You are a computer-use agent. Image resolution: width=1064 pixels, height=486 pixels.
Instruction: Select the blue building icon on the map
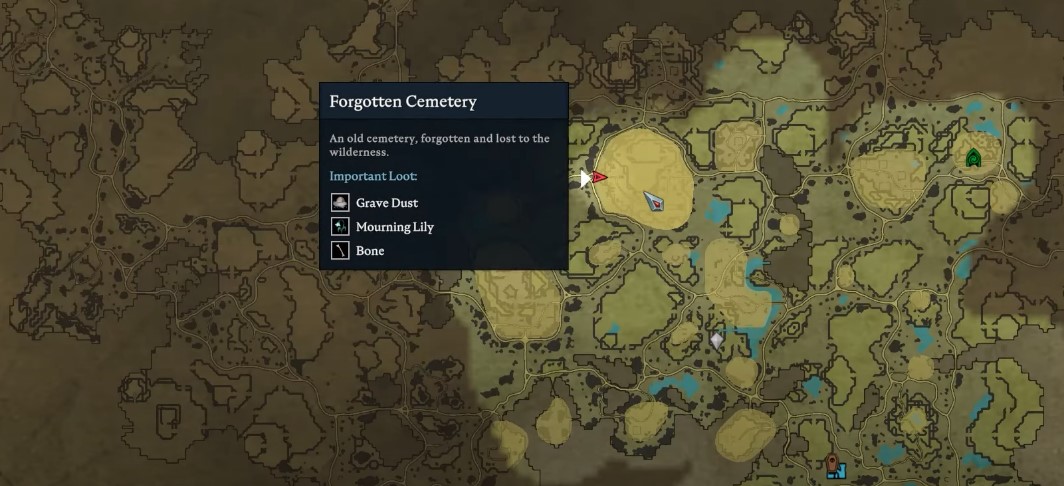839,470
